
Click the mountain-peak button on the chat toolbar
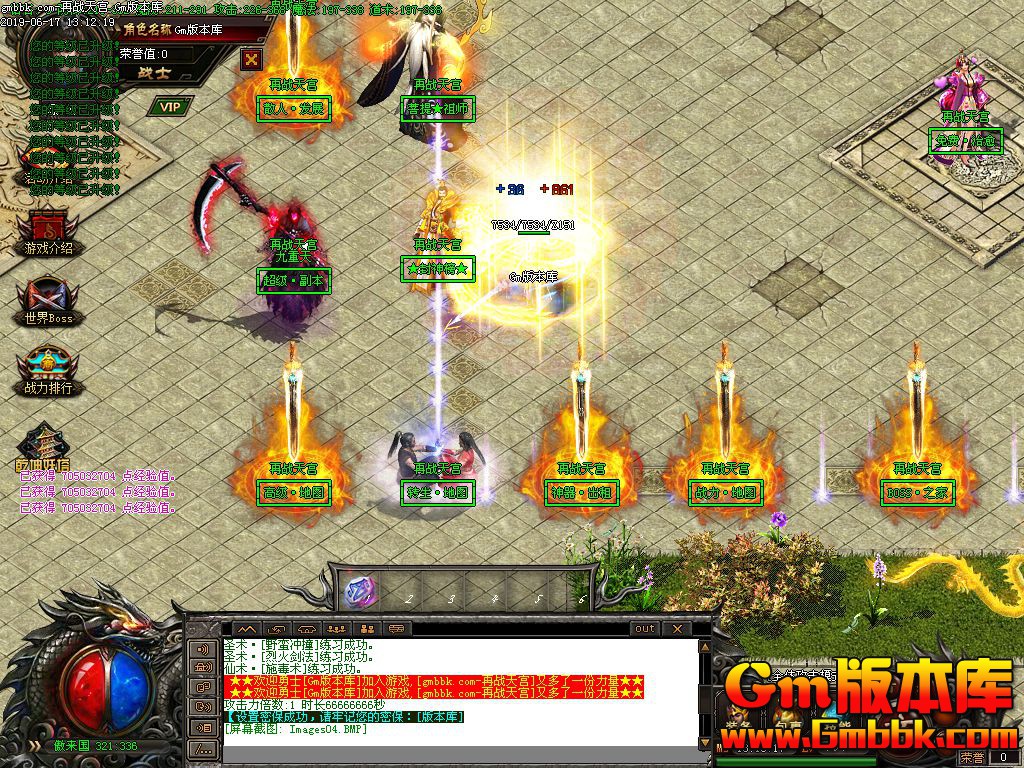(246, 629)
